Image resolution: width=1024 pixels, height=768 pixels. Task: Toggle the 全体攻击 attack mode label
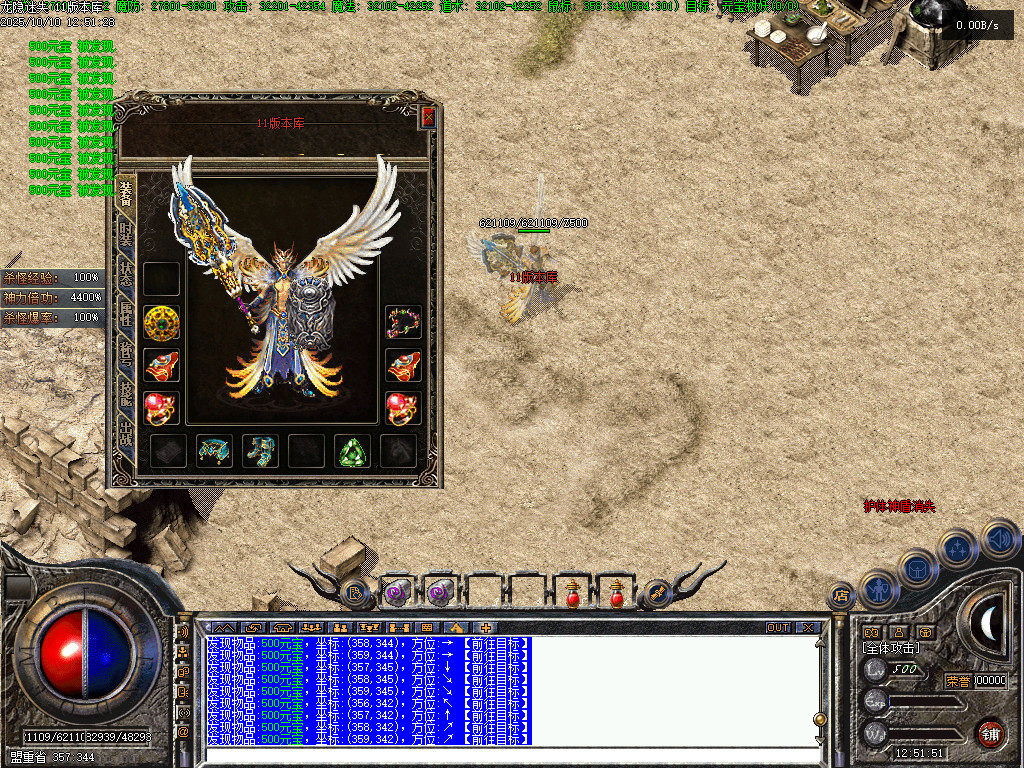(x=890, y=648)
